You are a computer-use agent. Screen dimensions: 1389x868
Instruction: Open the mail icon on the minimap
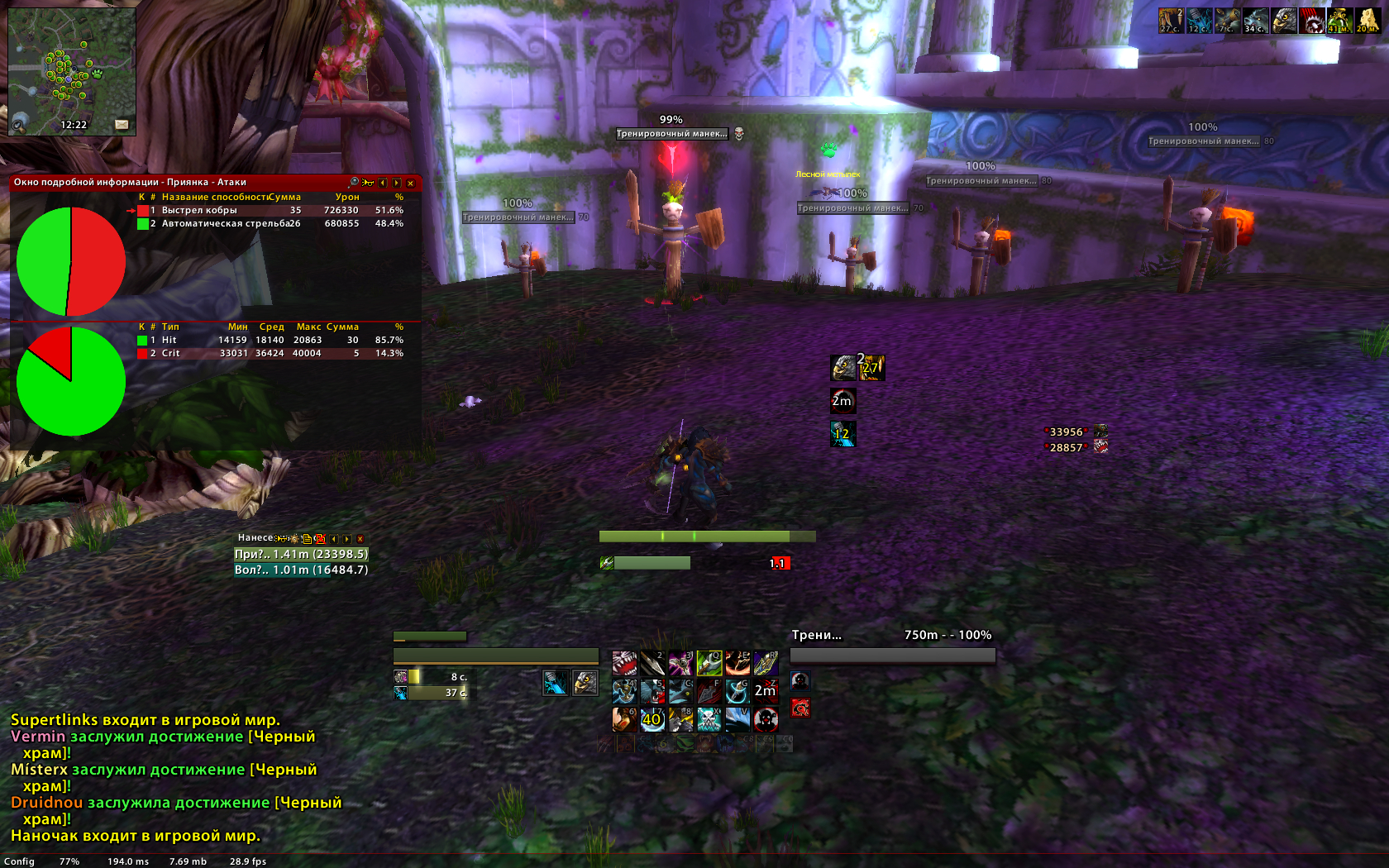point(122,125)
